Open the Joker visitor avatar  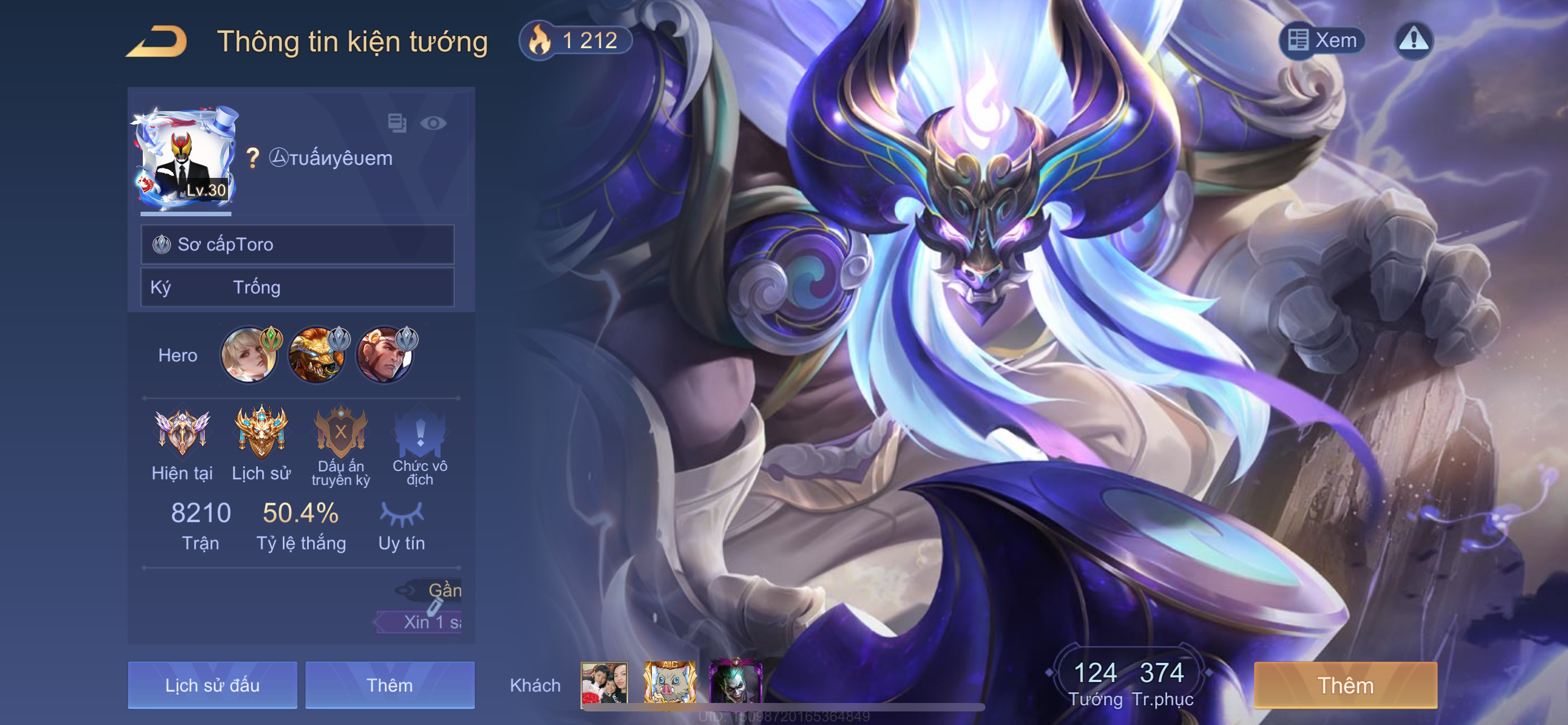point(736,683)
